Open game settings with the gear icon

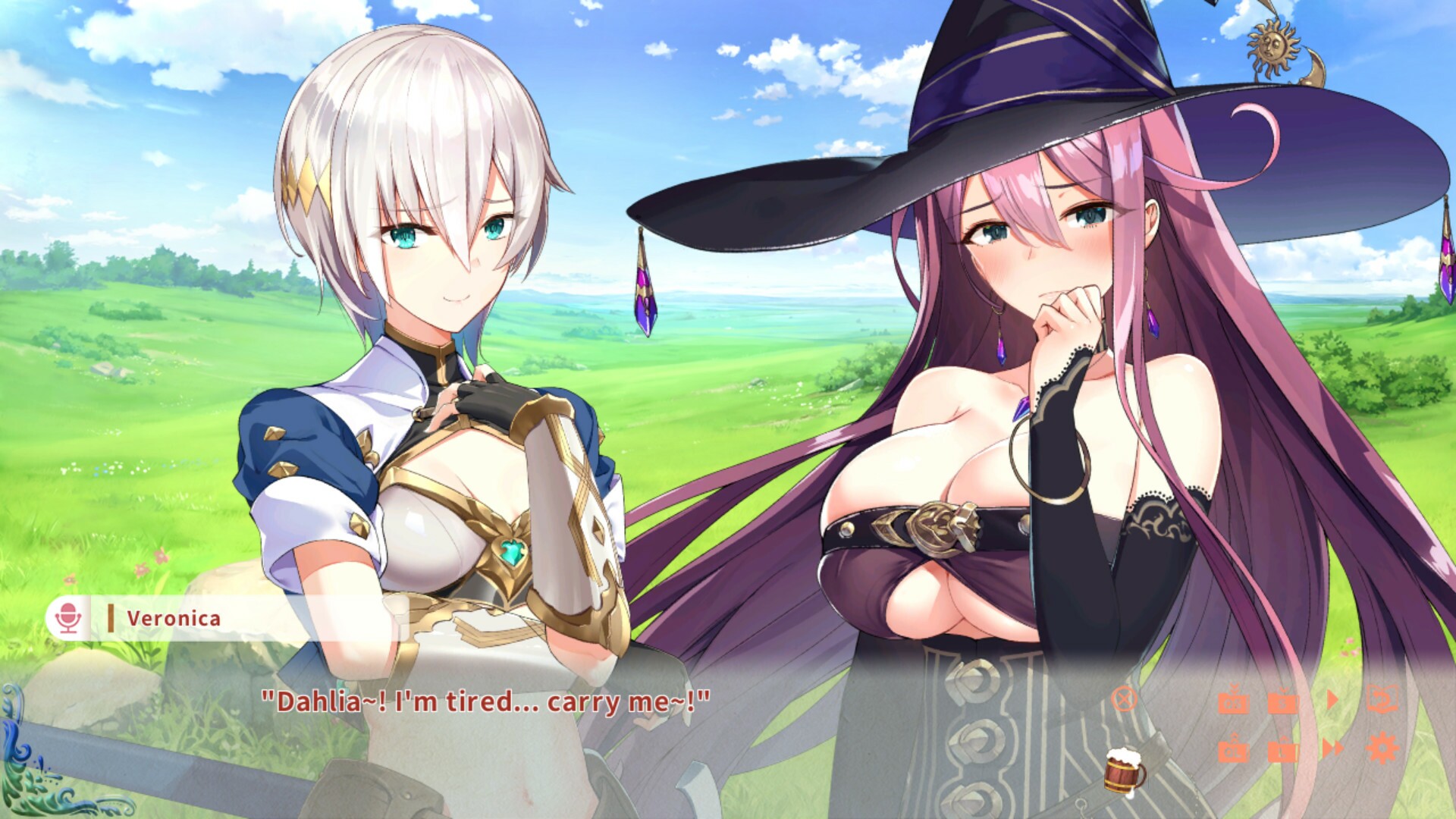pos(1382,746)
